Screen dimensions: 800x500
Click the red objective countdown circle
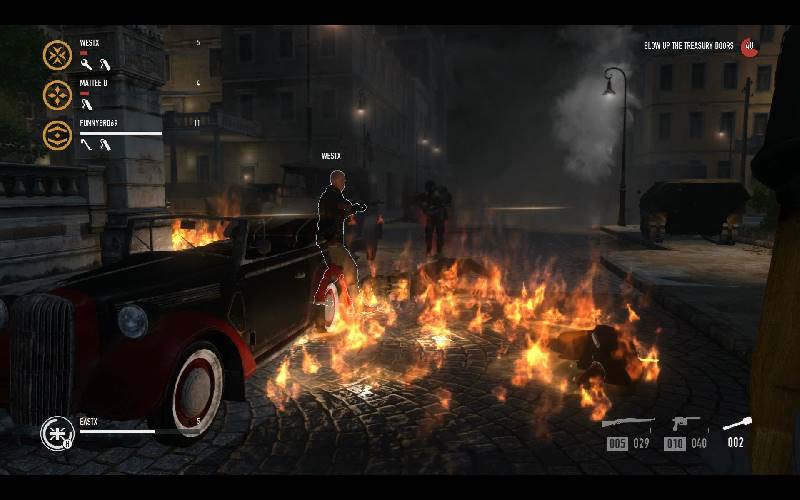tap(749, 46)
